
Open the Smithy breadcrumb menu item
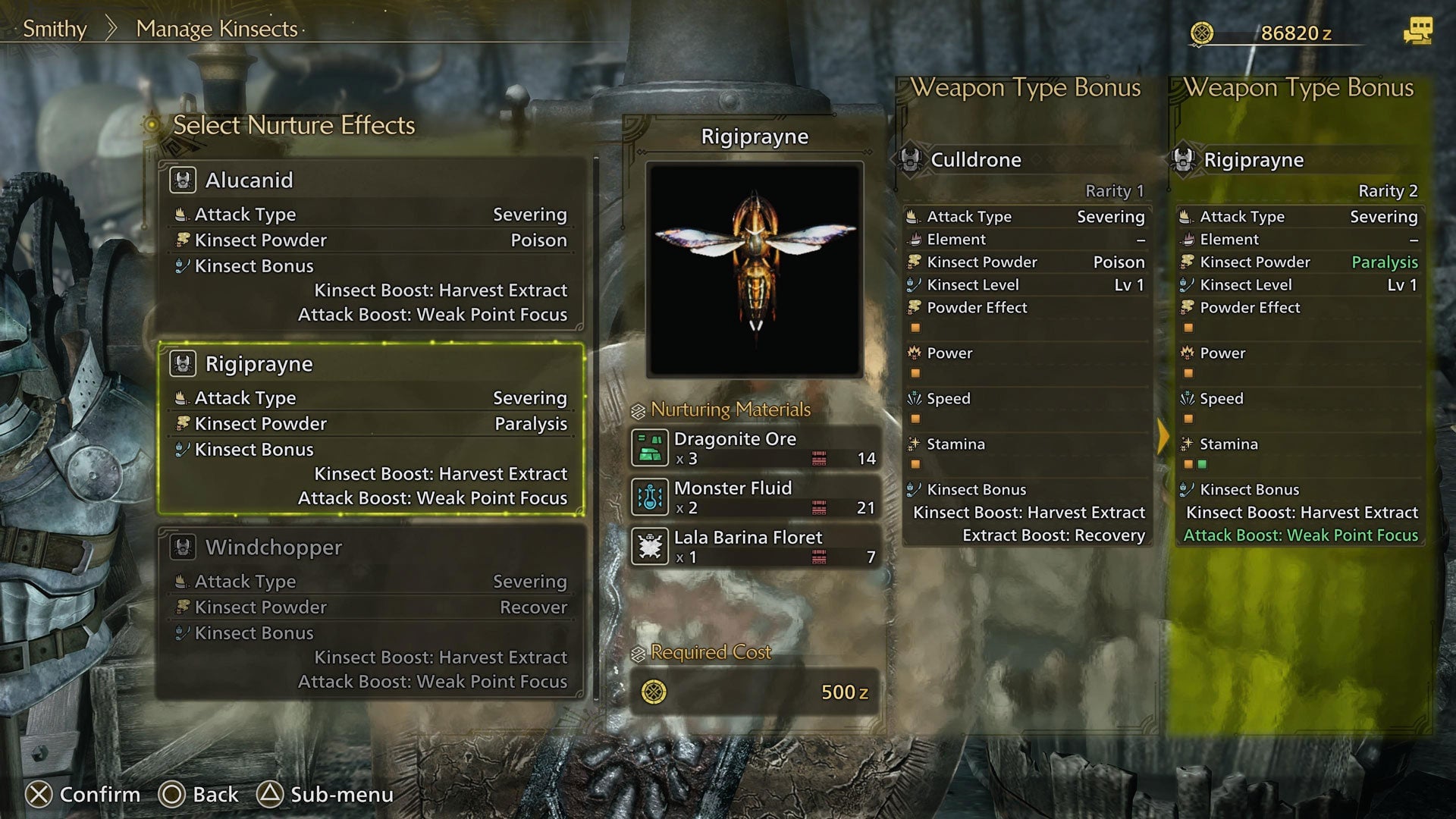pos(53,29)
